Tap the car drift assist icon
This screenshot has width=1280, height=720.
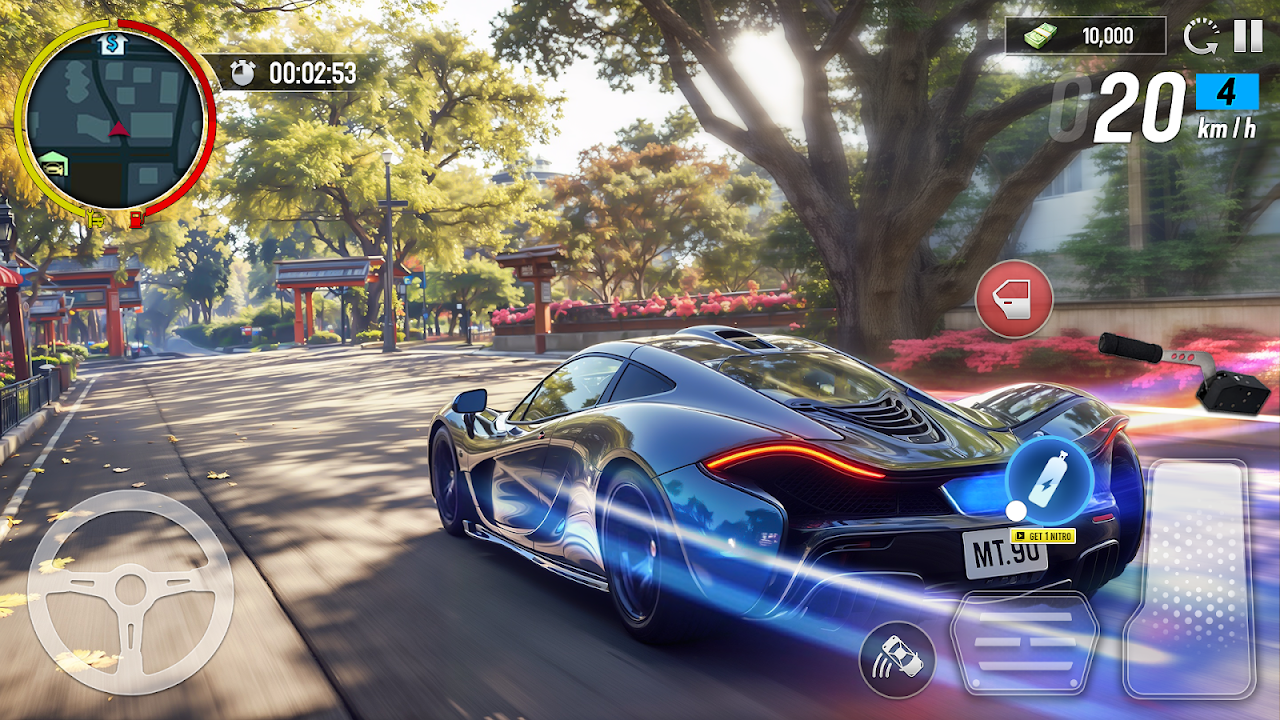[897, 660]
